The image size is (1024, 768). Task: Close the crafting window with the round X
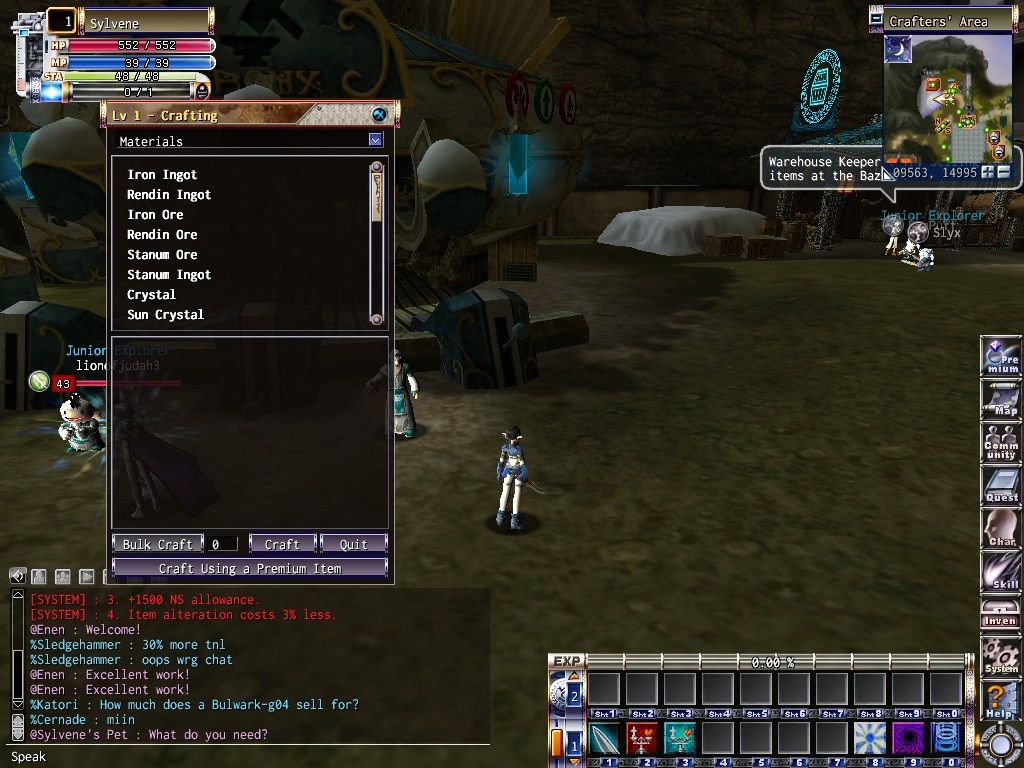click(379, 115)
